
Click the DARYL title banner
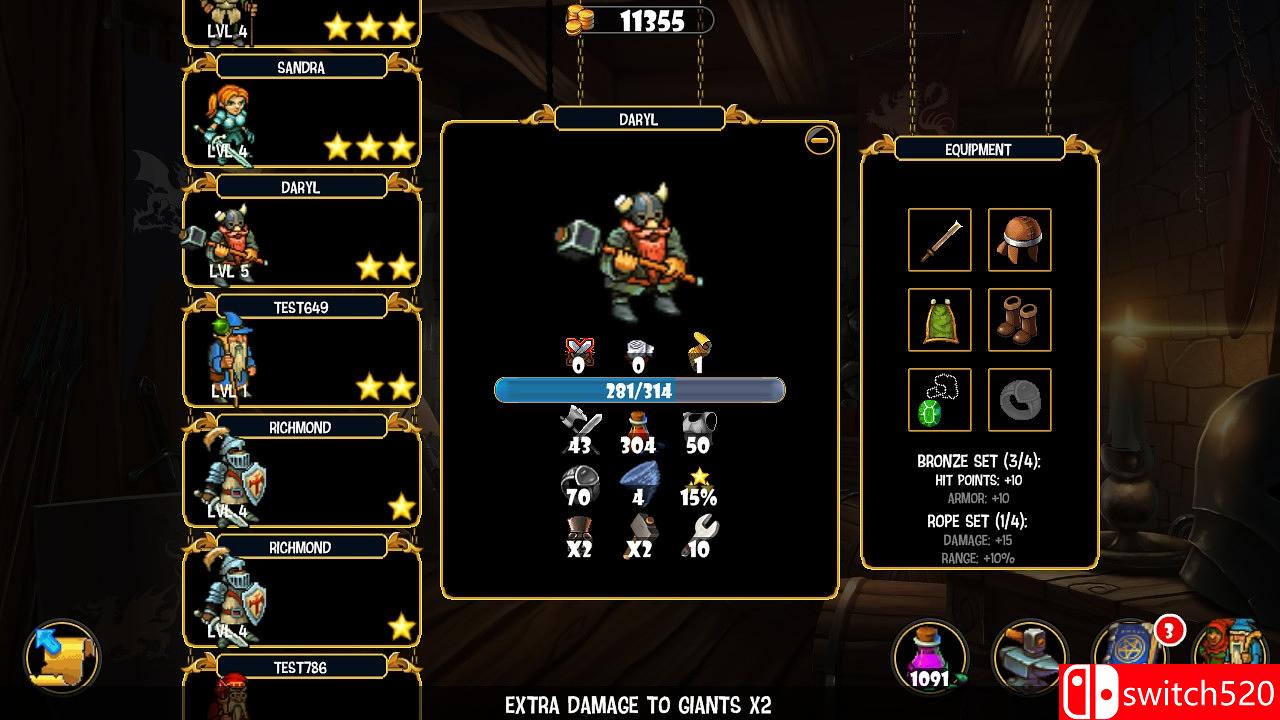pos(640,118)
